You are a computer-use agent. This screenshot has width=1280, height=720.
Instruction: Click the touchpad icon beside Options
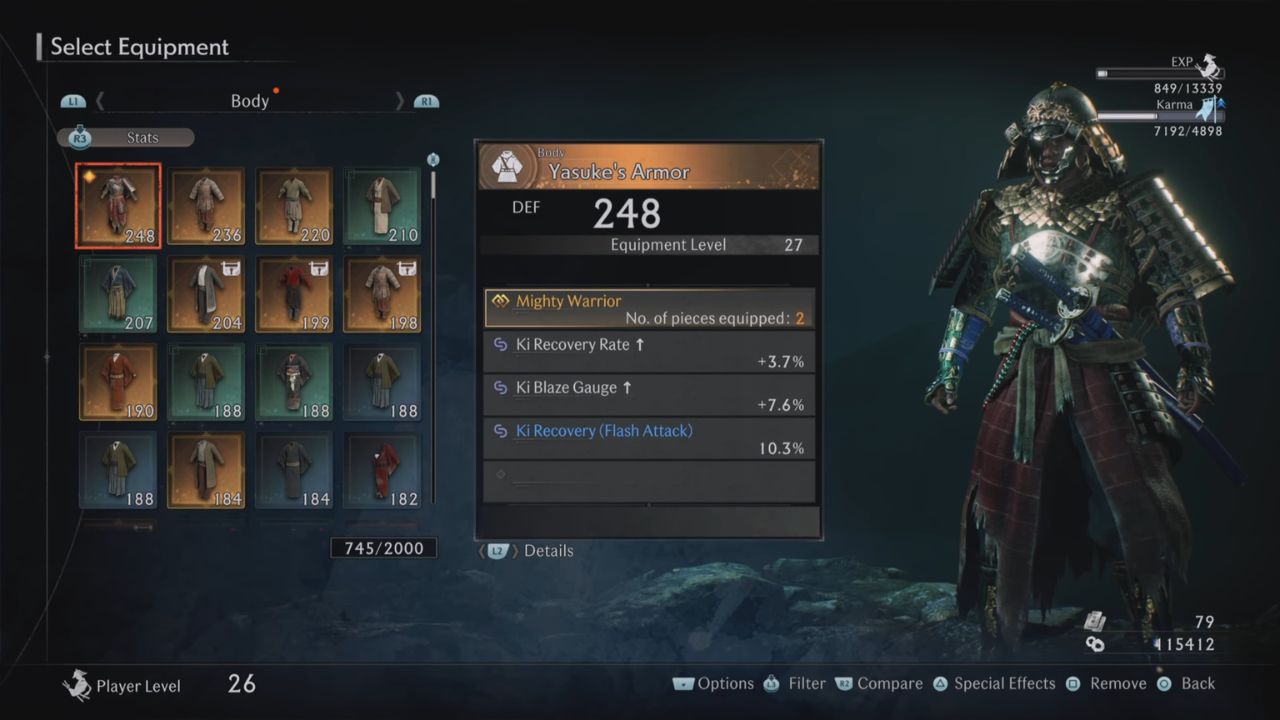(x=683, y=683)
